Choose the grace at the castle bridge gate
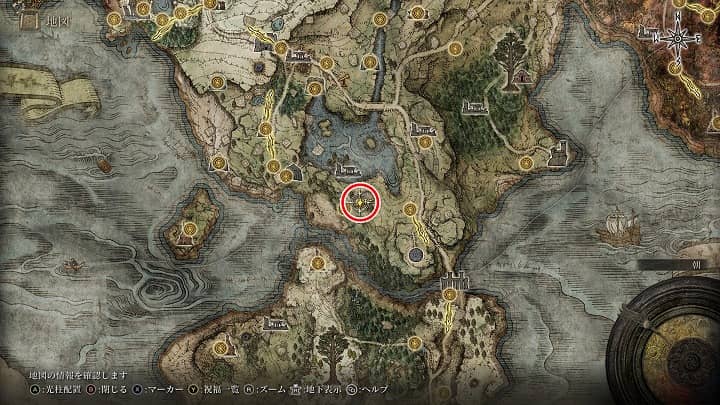Screen dimensions: 720x405 (451, 295)
